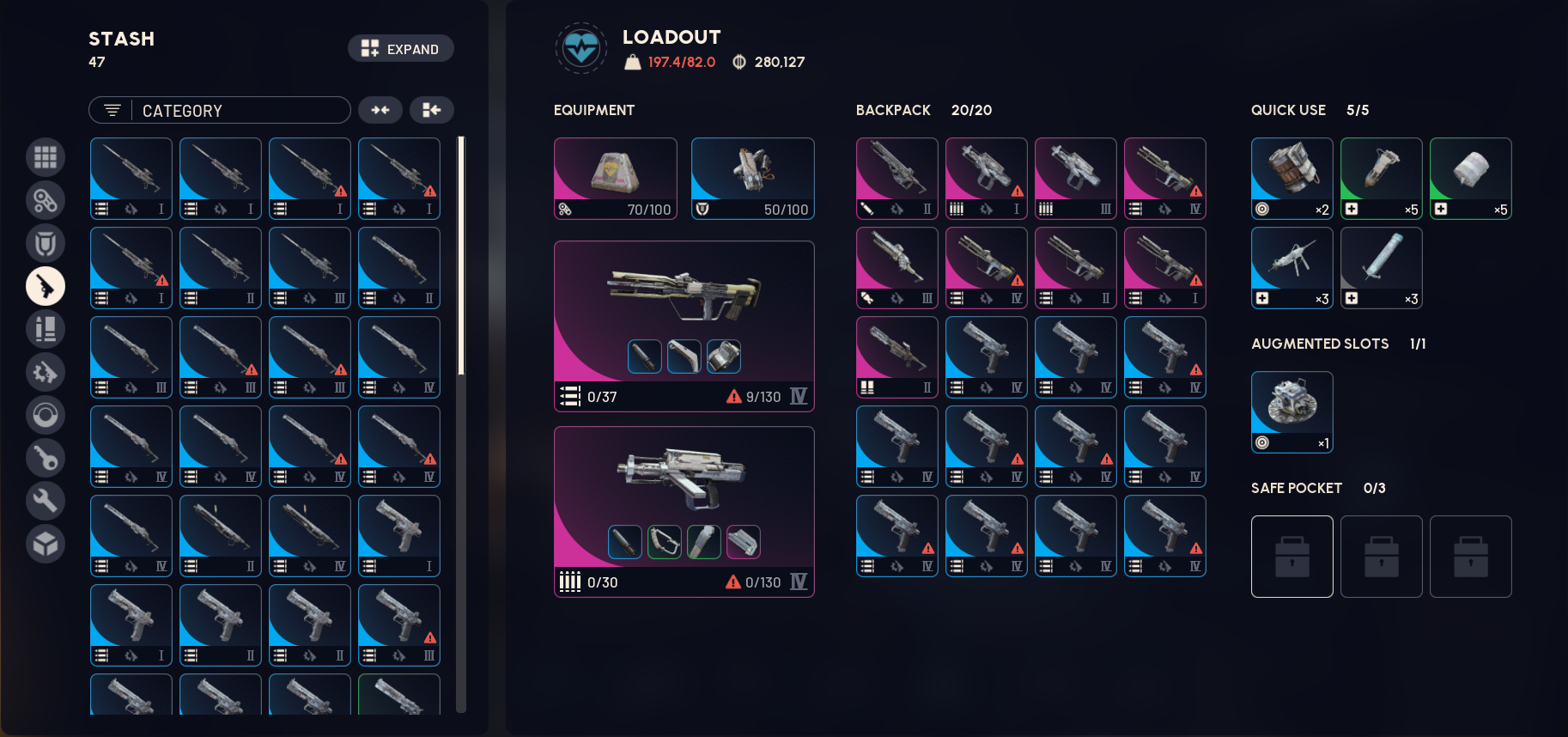Image resolution: width=1568 pixels, height=737 pixels.
Task: Select the shield armor category filter
Action: coord(46,243)
